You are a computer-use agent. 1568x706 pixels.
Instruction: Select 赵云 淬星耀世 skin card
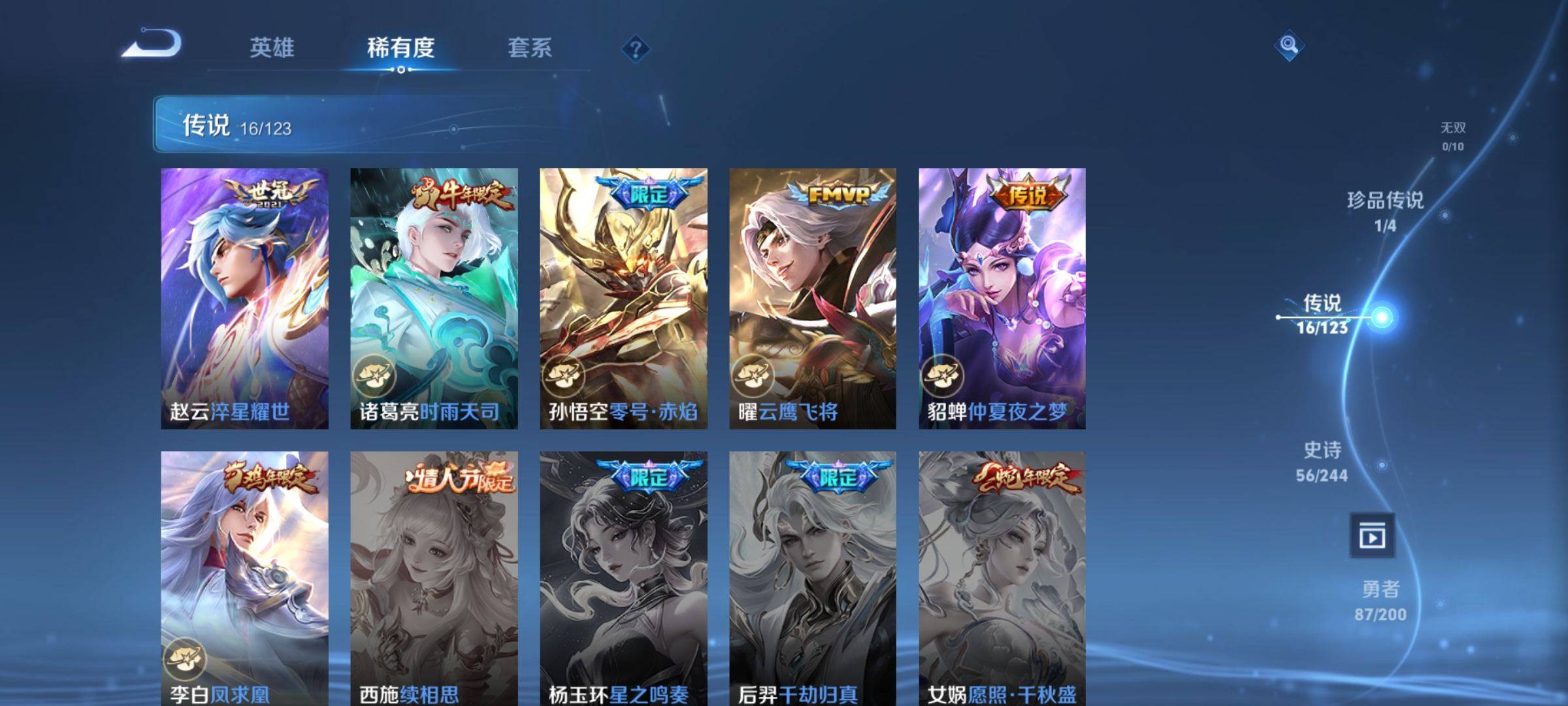point(244,298)
